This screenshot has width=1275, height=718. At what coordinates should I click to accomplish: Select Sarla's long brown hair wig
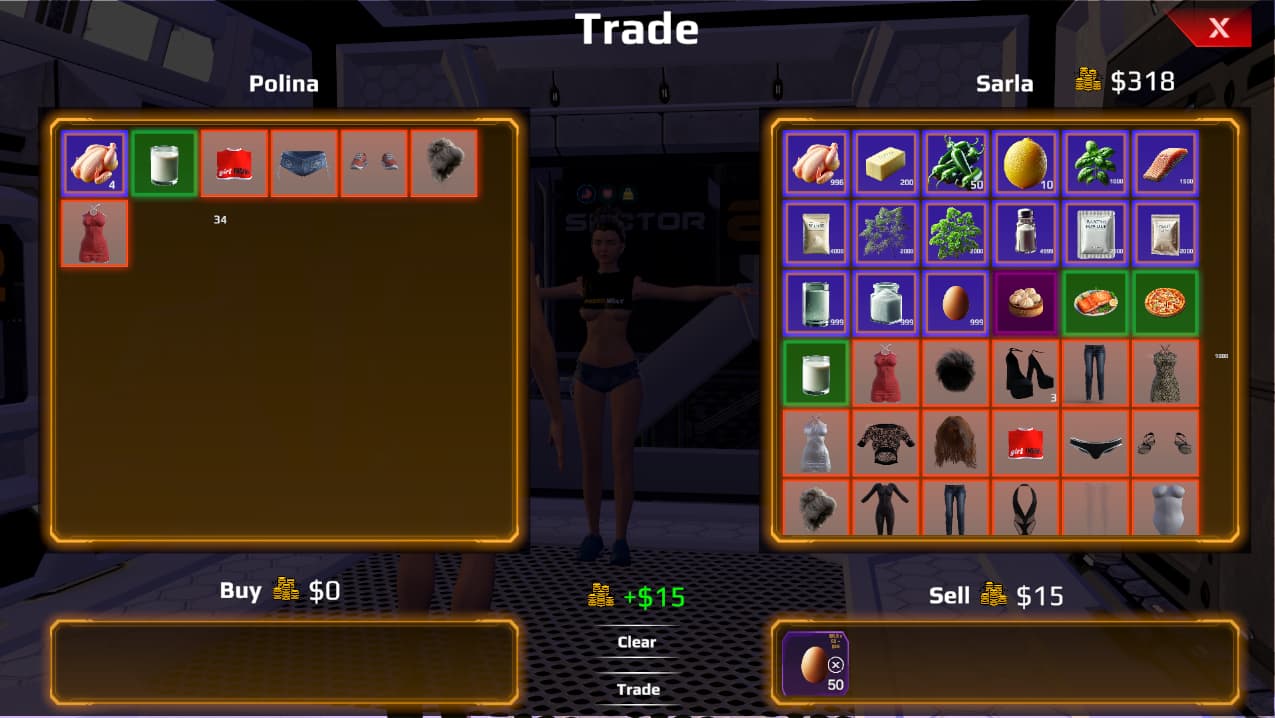pyautogui.click(x=956, y=442)
